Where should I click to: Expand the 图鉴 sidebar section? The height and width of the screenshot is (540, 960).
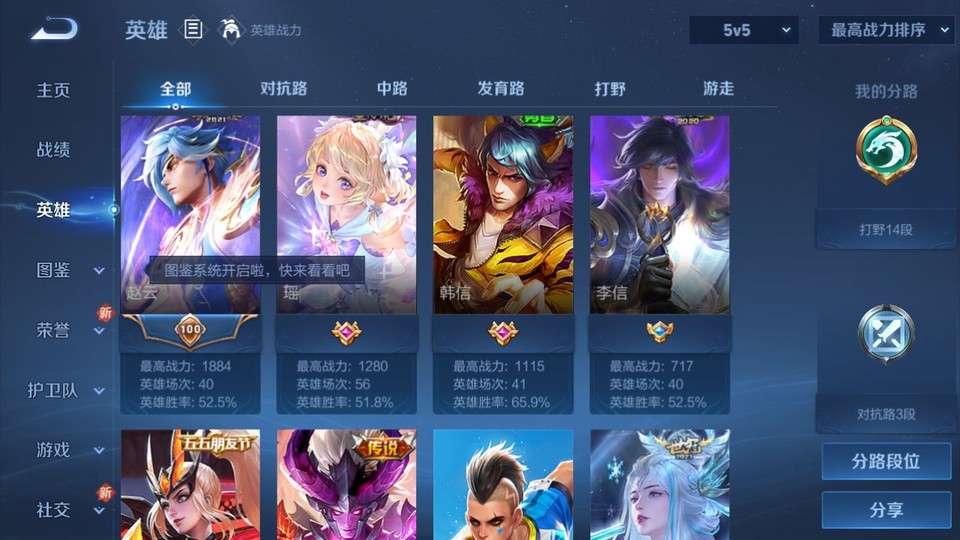[x=68, y=270]
